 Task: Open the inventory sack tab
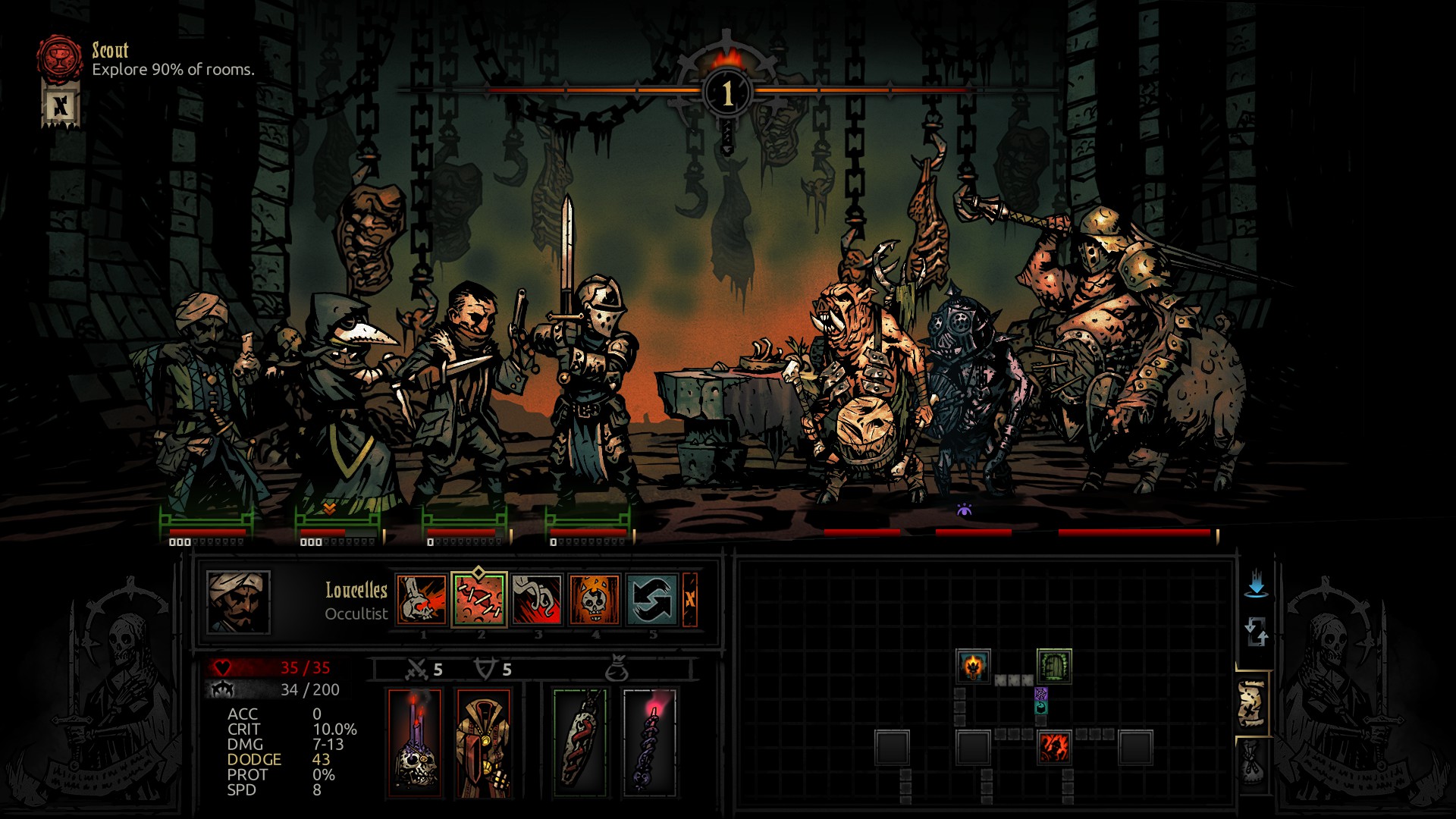[x=1252, y=762]
